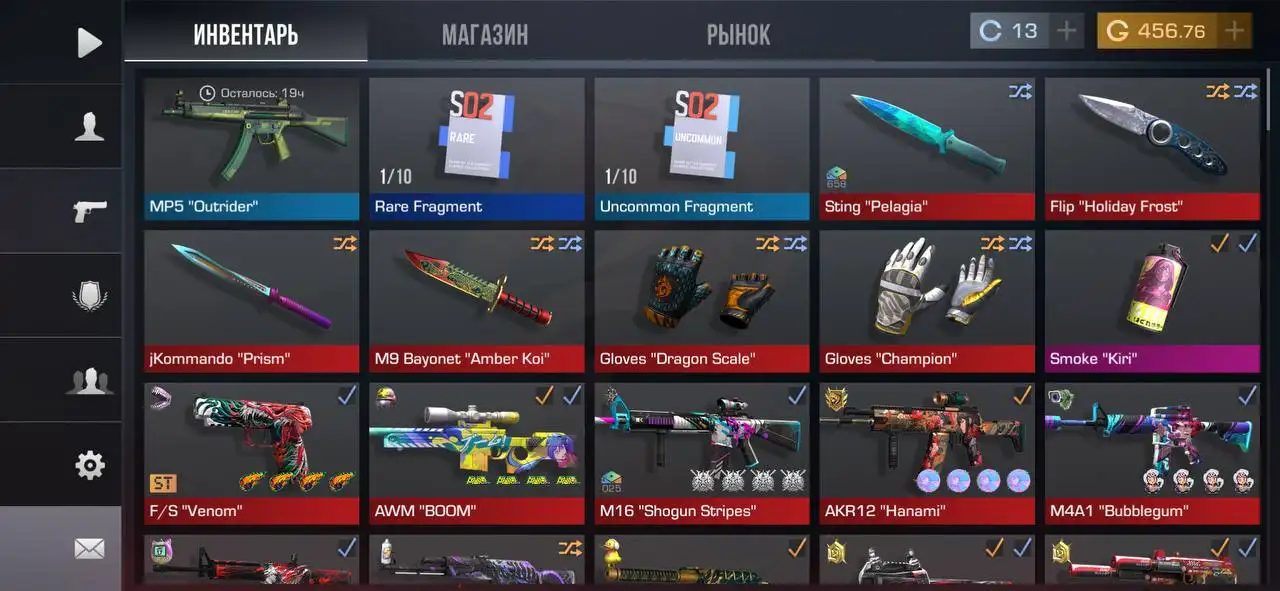Tap the play arrow button
This screenshot has width=1280, height=591.
tap(89, 42)
